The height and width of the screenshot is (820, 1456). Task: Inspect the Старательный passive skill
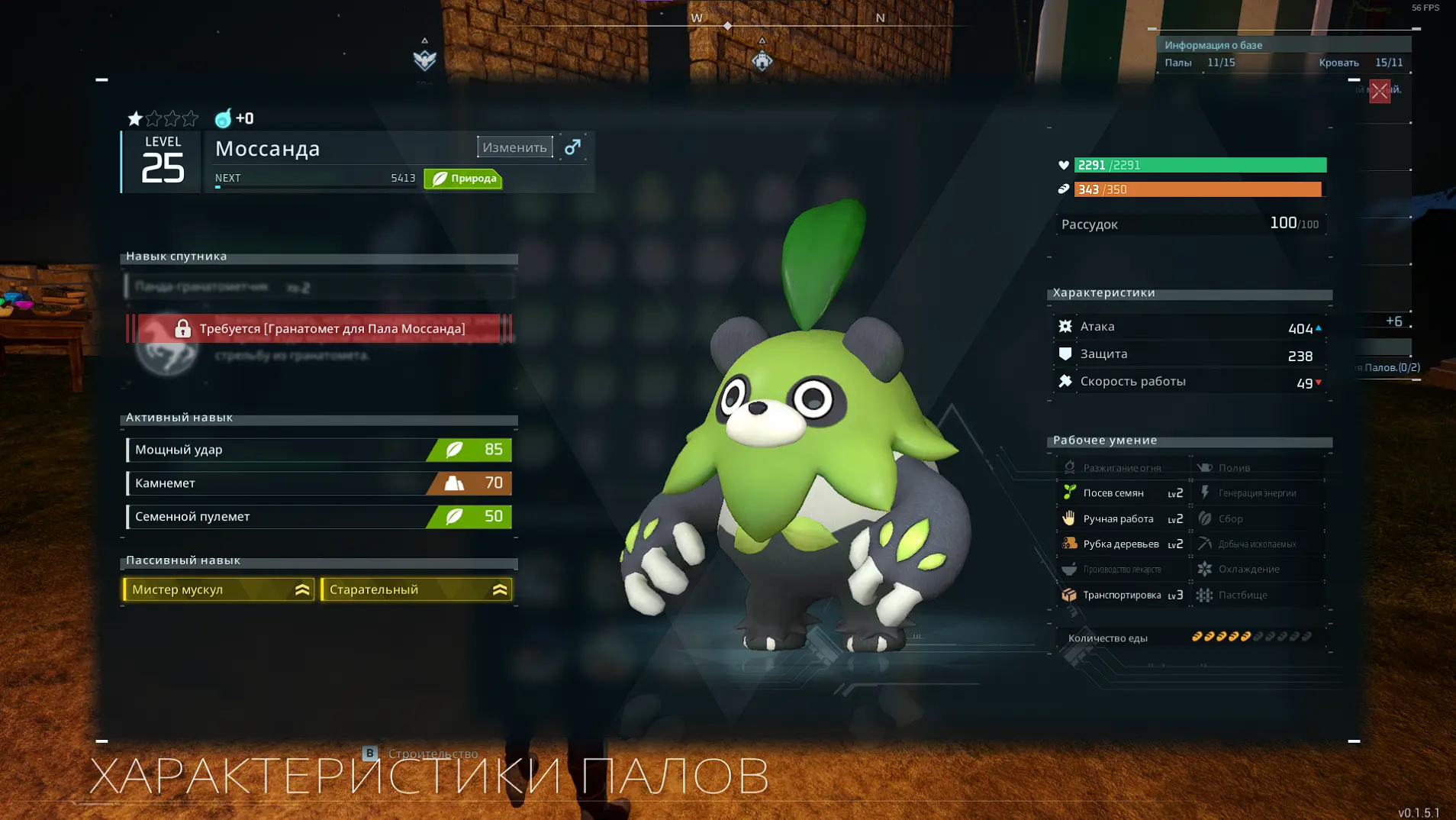tap(417, 589)
